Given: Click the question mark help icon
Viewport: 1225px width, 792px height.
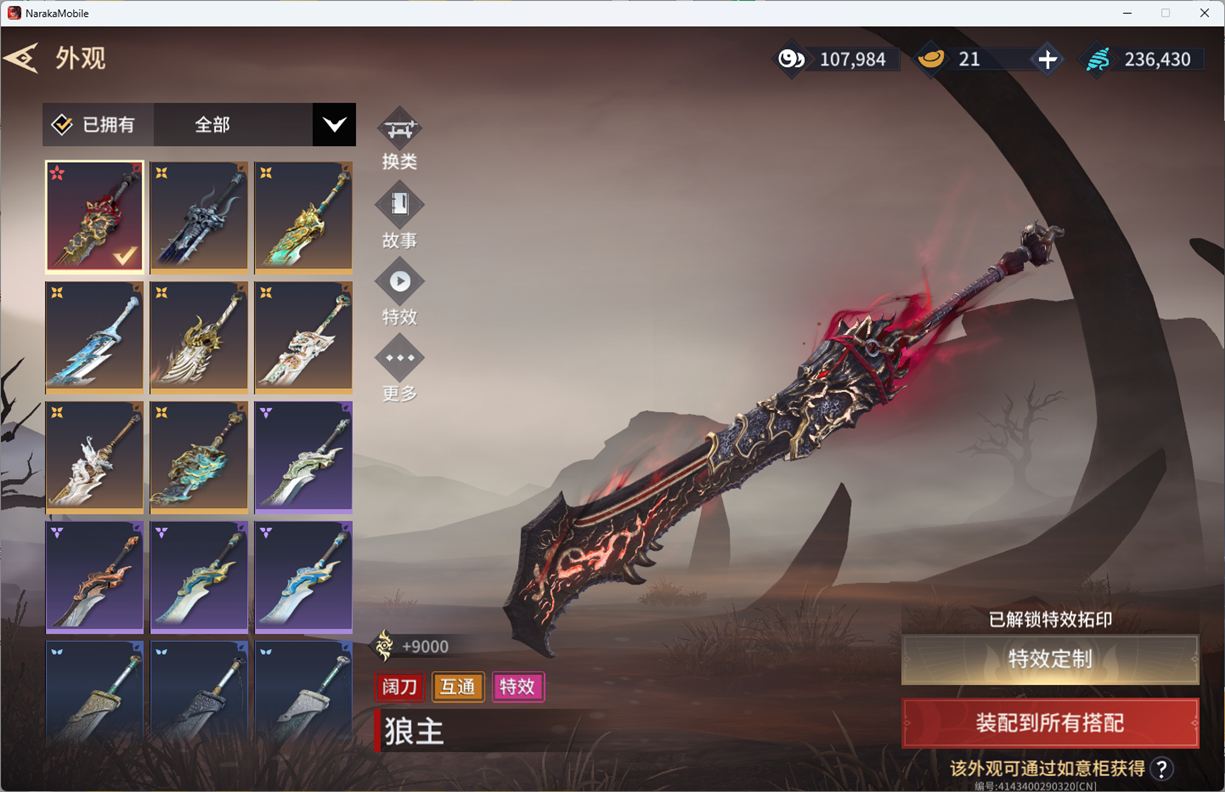Looking at the screenshot, I should click(x=1161, y=768).
